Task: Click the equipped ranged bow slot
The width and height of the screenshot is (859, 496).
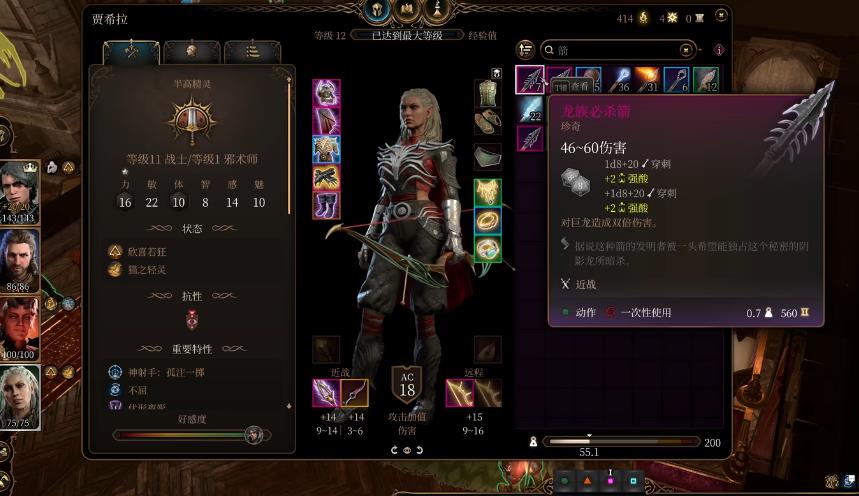Action: click(460, 393)
